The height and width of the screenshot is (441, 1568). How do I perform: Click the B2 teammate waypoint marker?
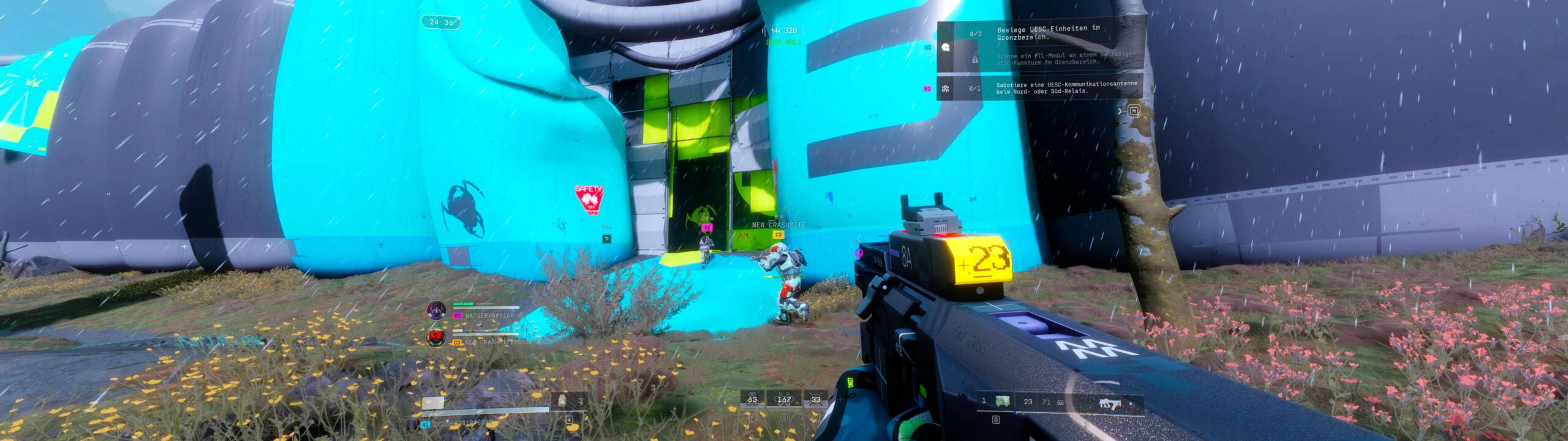707,227
